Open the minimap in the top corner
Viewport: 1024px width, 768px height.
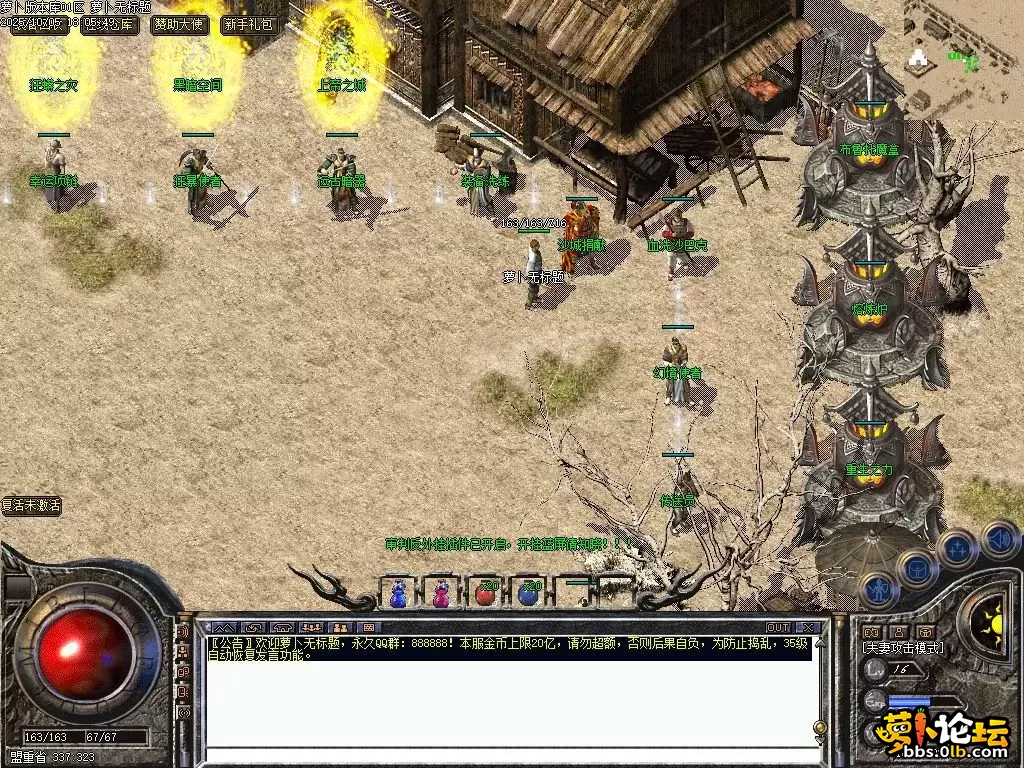(x=962, y=55)
